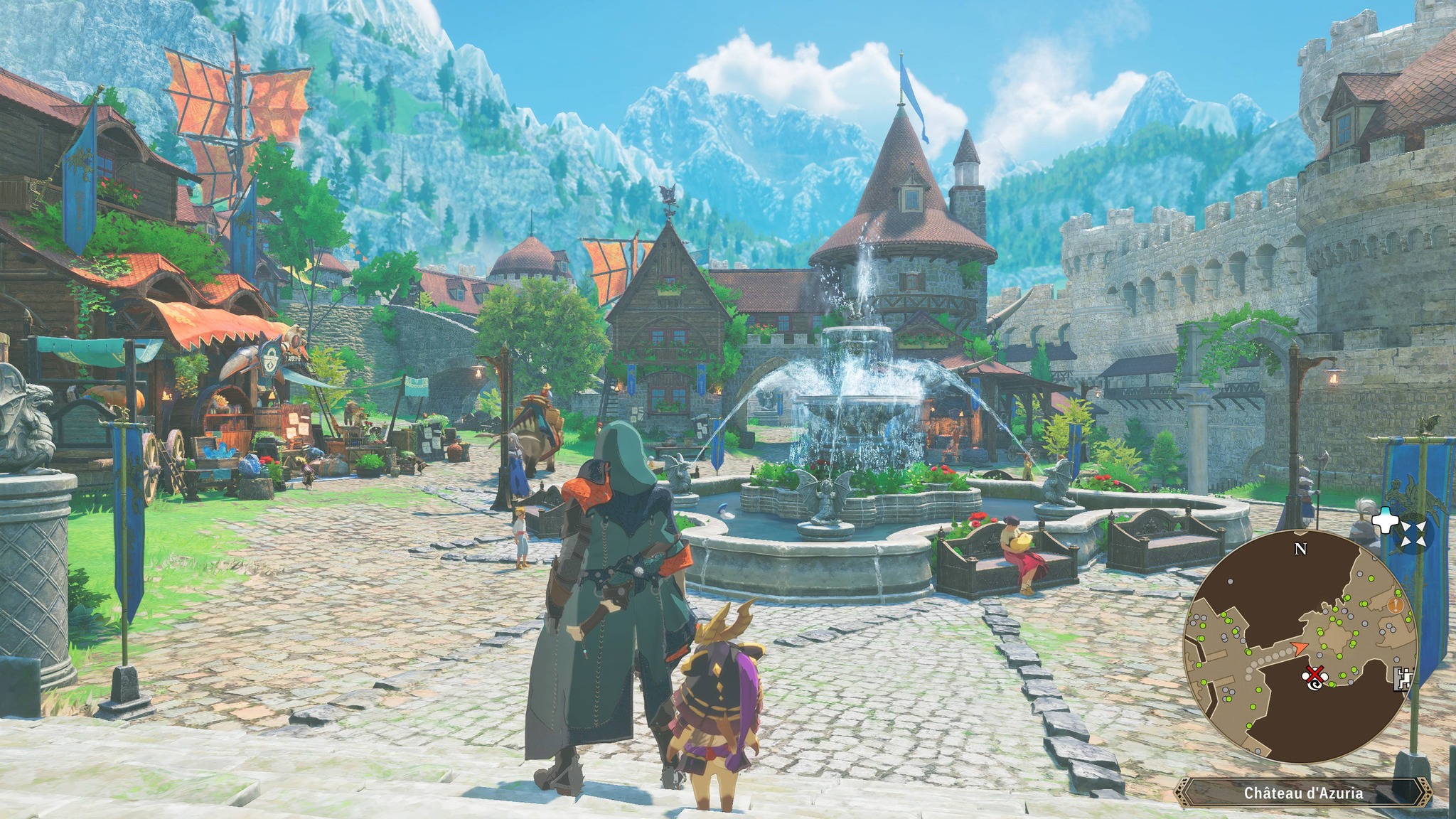
Task: Select the orange exclamation quest marker
Action: (1396, 606)
